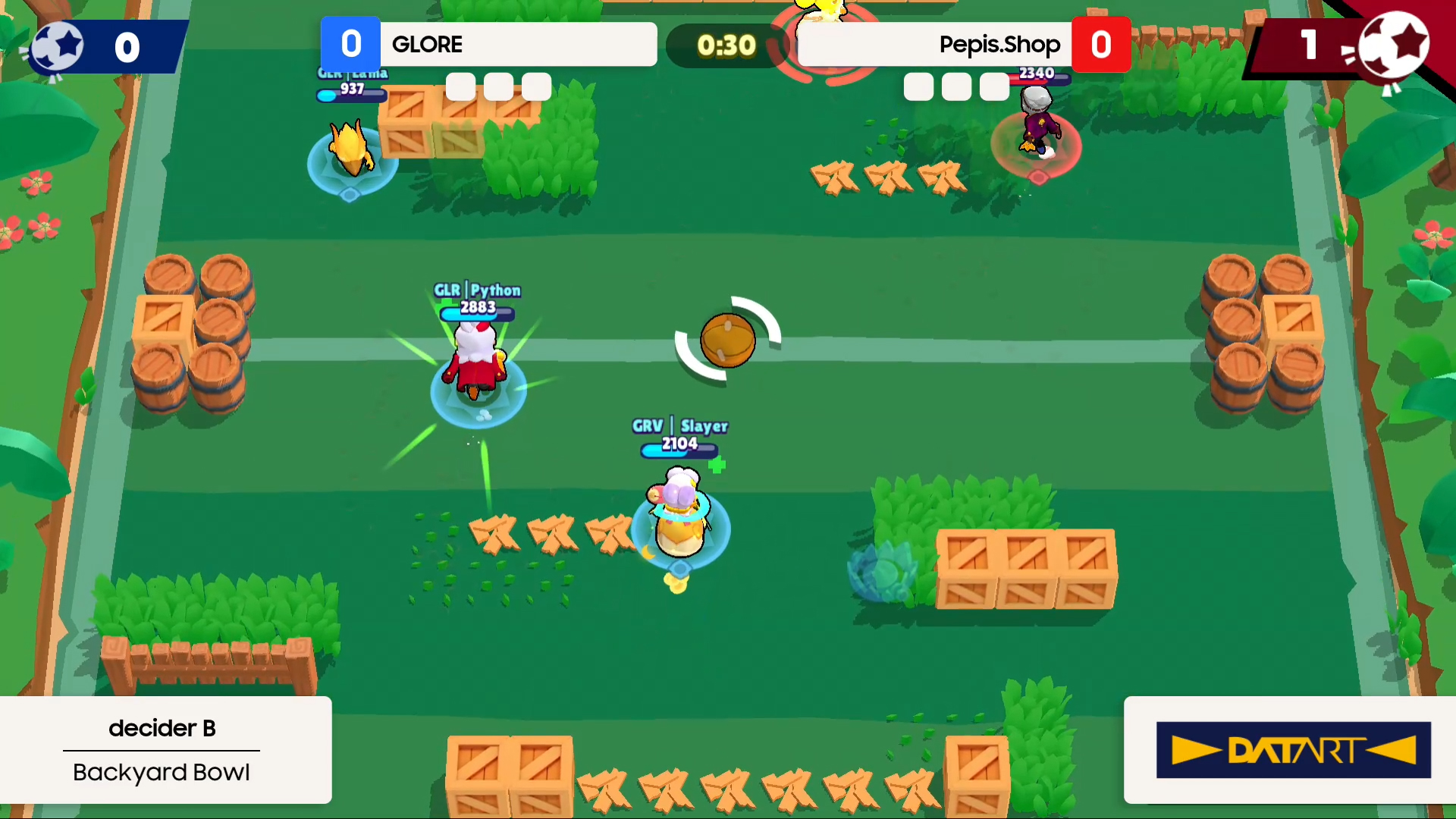Click GLORE's blue score of 0
This screenshot has height=819, width=1456.
coord(350,44)
